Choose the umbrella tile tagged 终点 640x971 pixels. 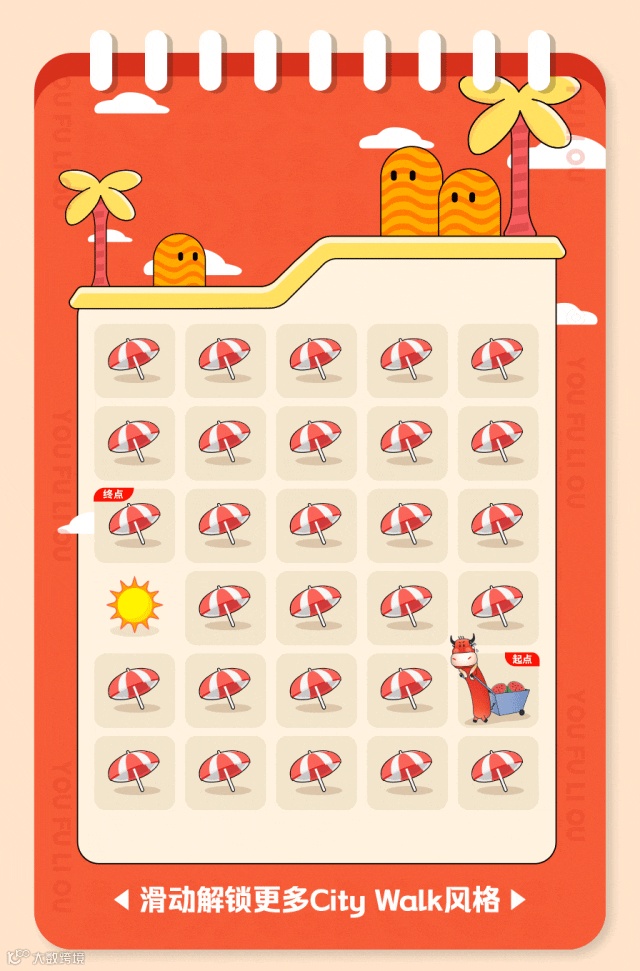(134, 524)
